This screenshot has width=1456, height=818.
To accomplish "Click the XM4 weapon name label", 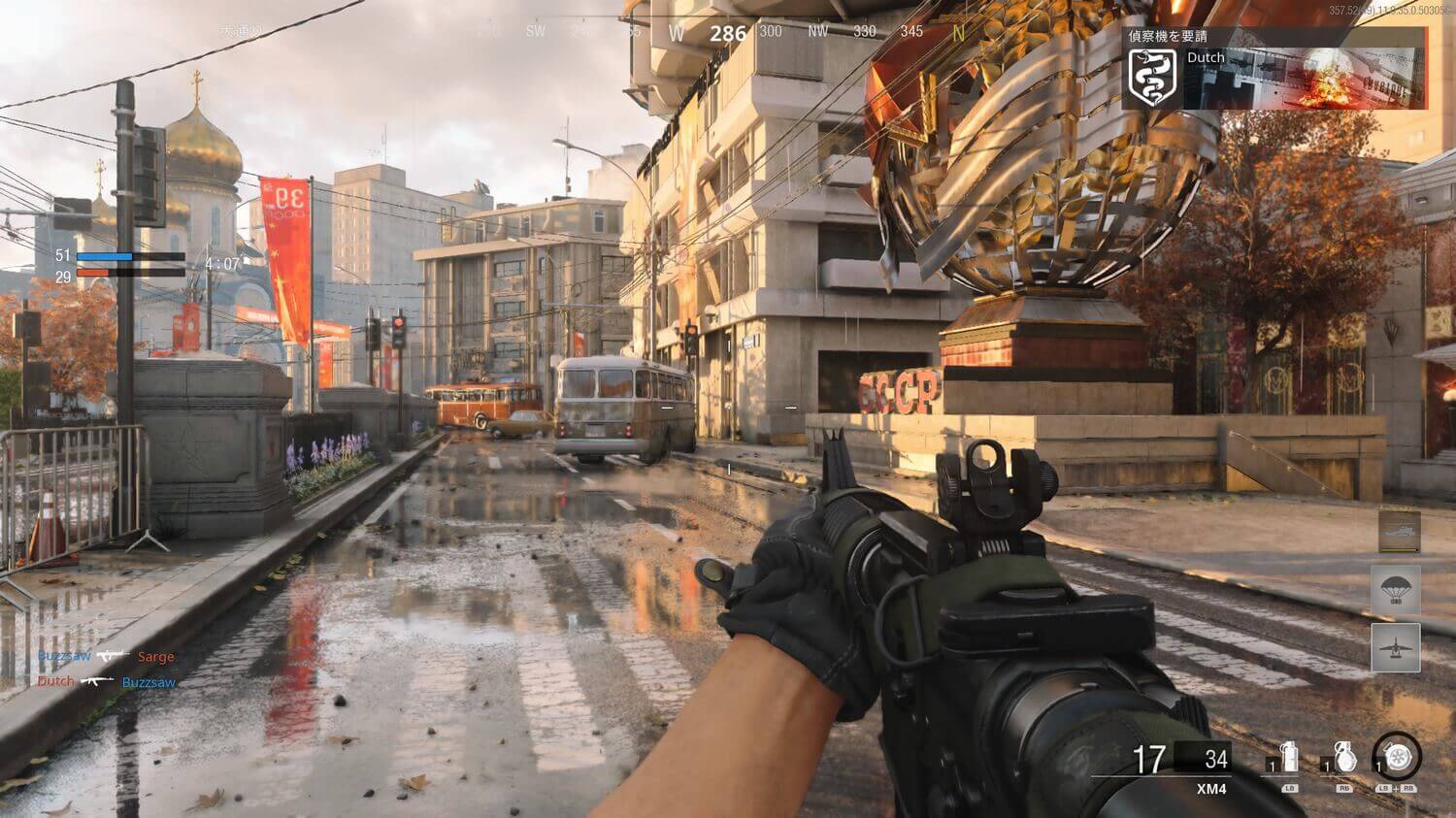I will [1211, 789].
